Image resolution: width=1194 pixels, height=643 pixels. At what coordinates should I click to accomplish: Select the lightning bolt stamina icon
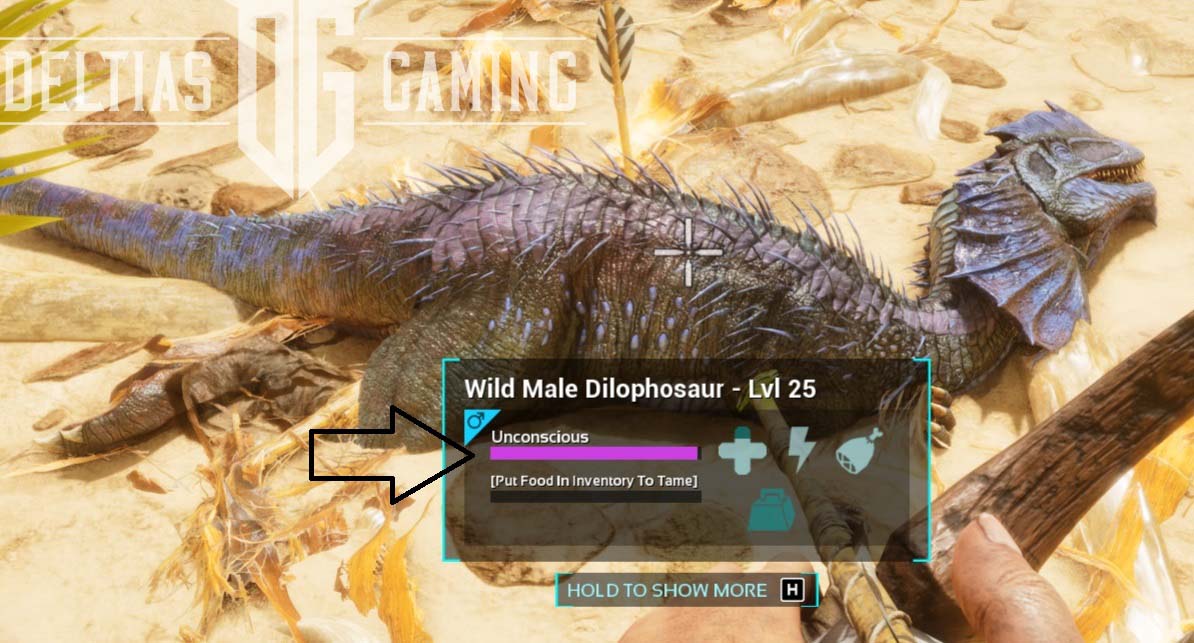(801, 449)
